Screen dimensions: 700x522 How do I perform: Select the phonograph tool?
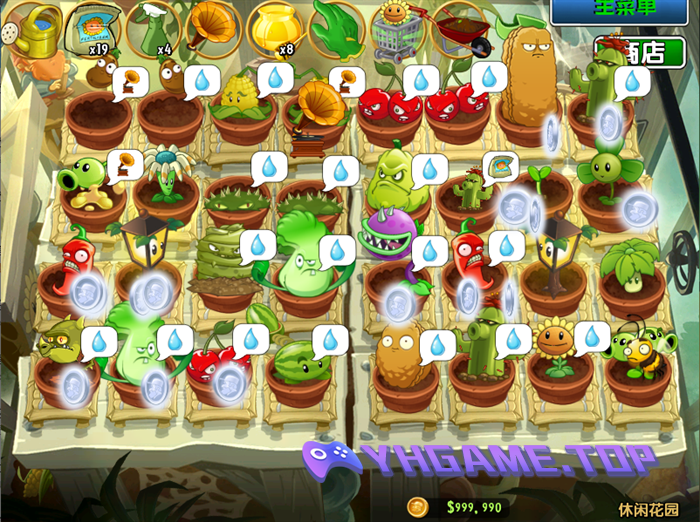pyautogui.click(x=212, y=26)
